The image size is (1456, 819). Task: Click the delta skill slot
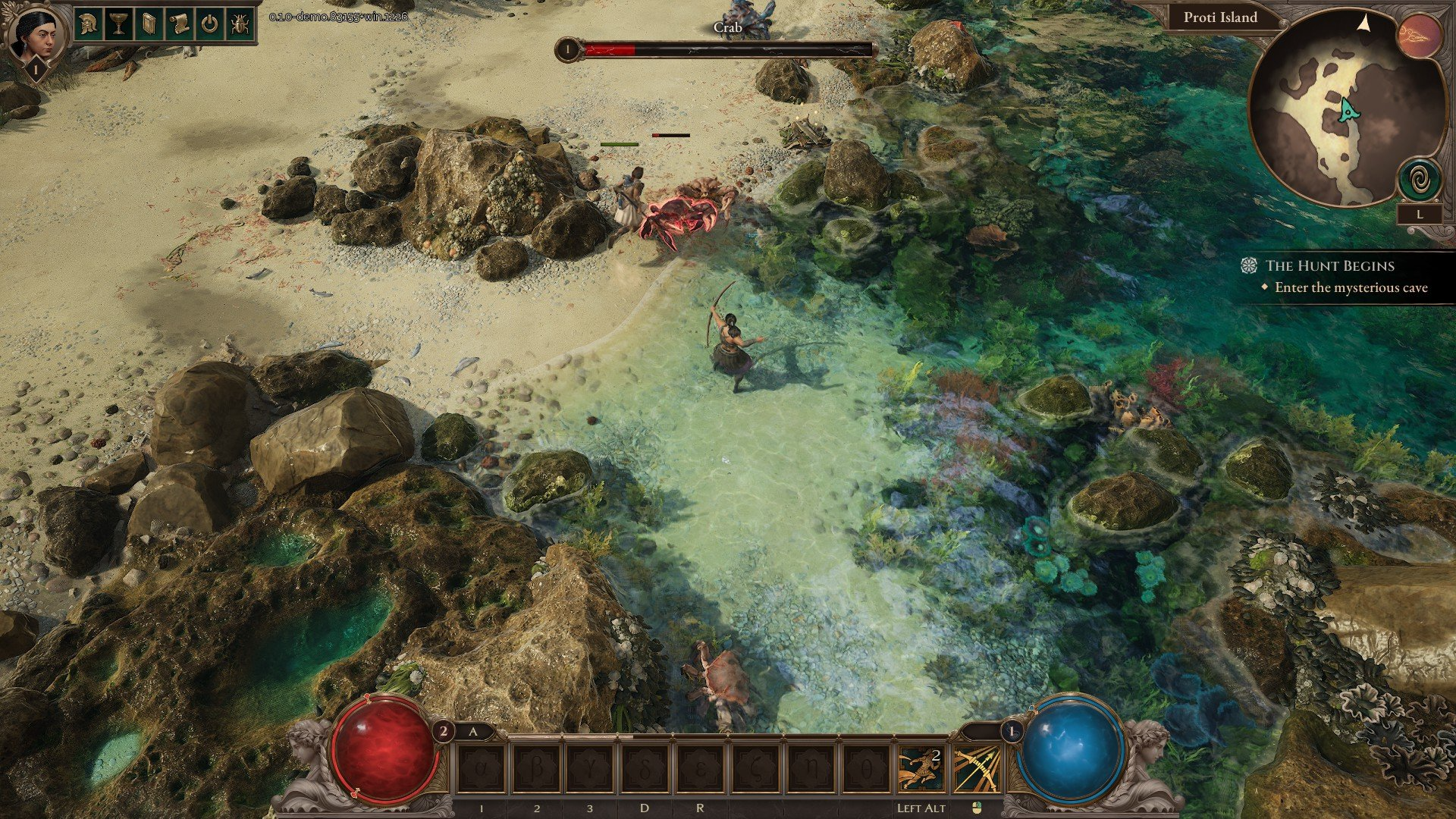tap(645, 769)
